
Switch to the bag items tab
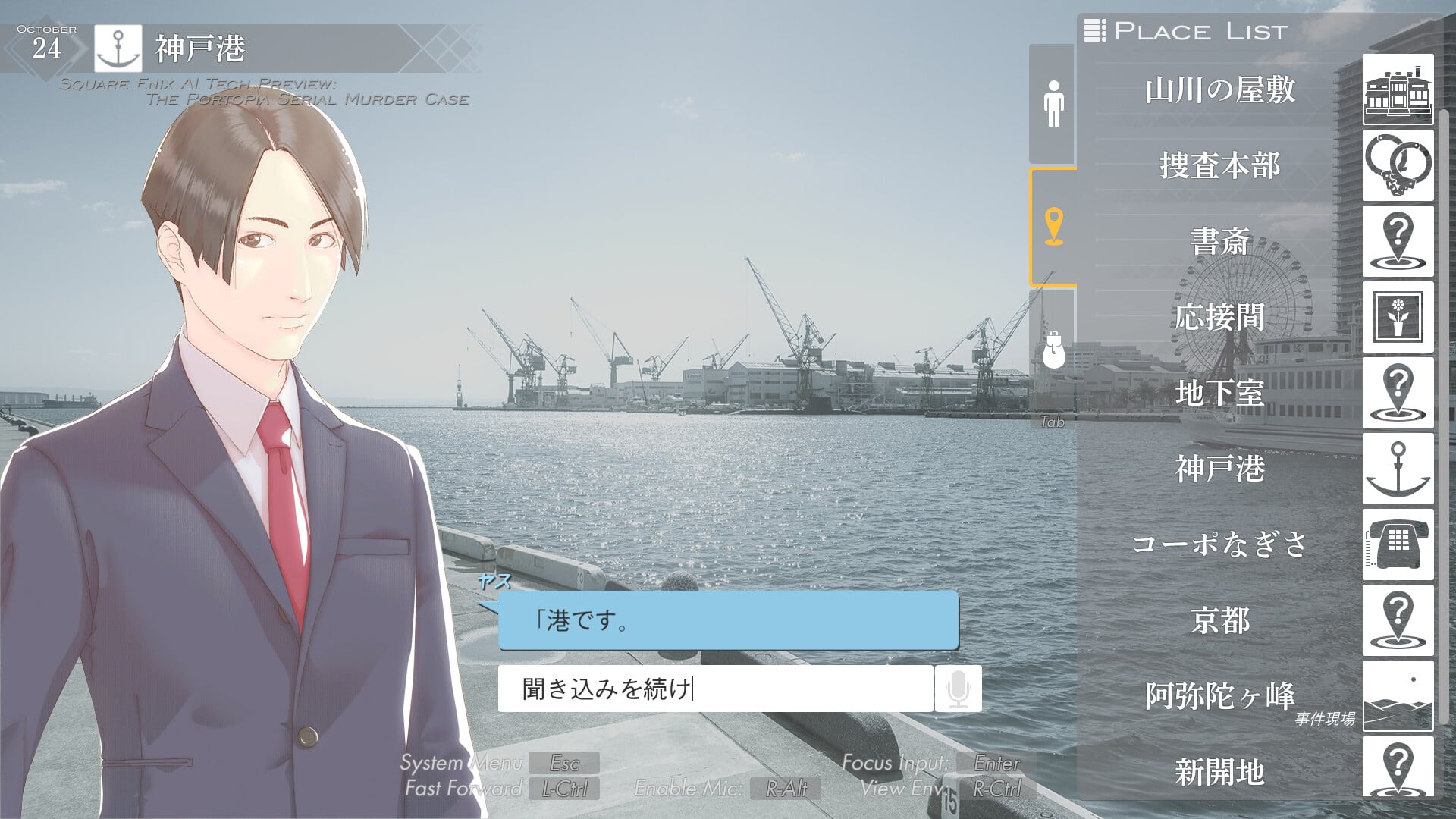pyautogui.click(x=1053, y=350)
